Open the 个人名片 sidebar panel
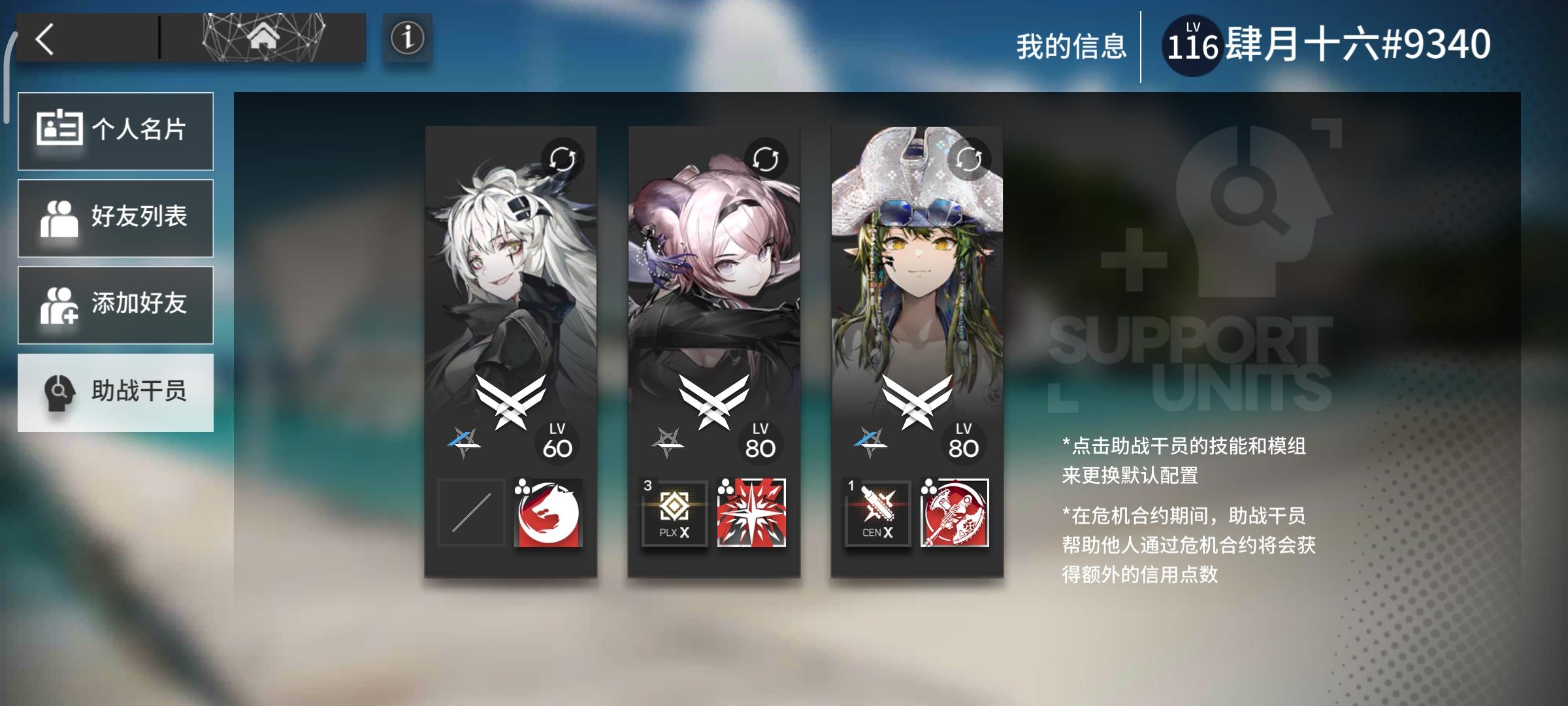This screenshot has width=1568, height=706. coord(116,131)
